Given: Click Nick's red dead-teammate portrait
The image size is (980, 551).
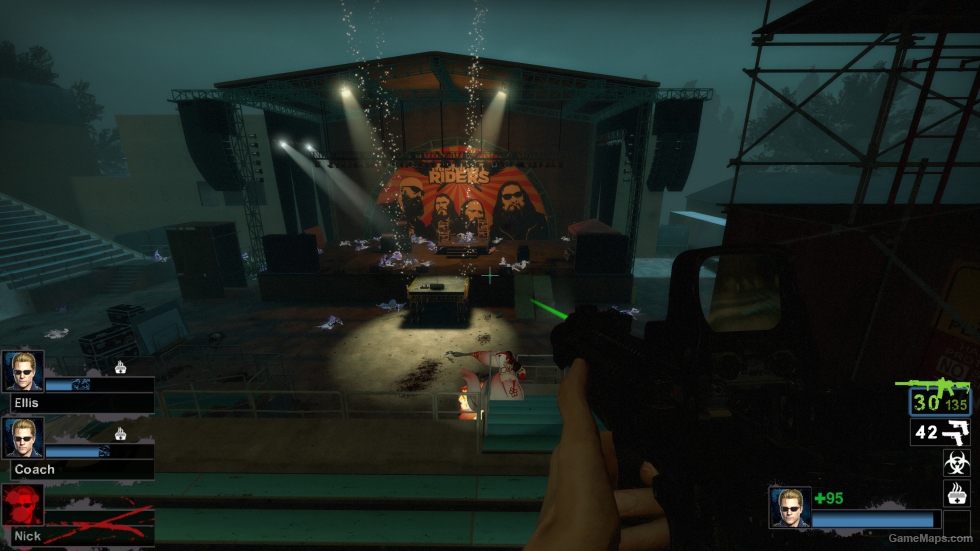Looking at the screenshot, I should (x=23, y=505).
